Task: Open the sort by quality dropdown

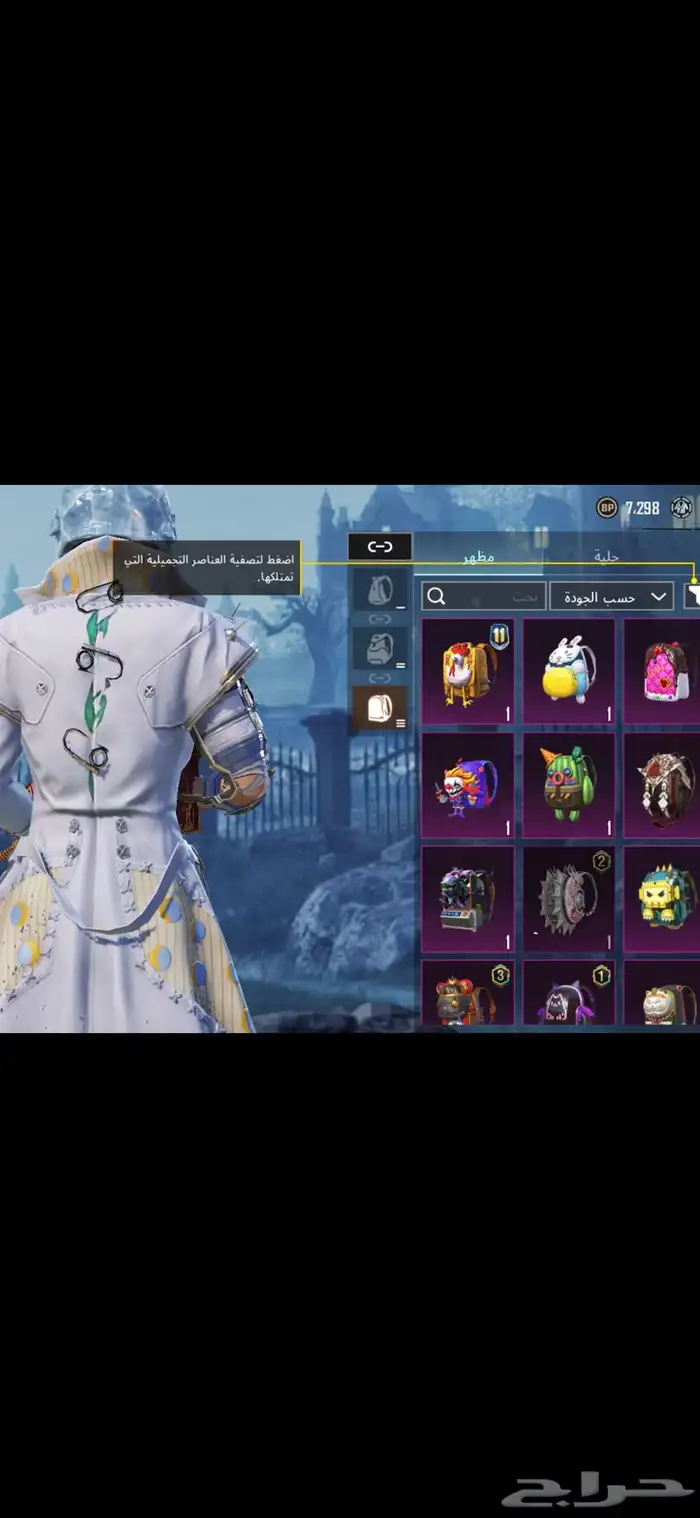Action: [611, 597]
